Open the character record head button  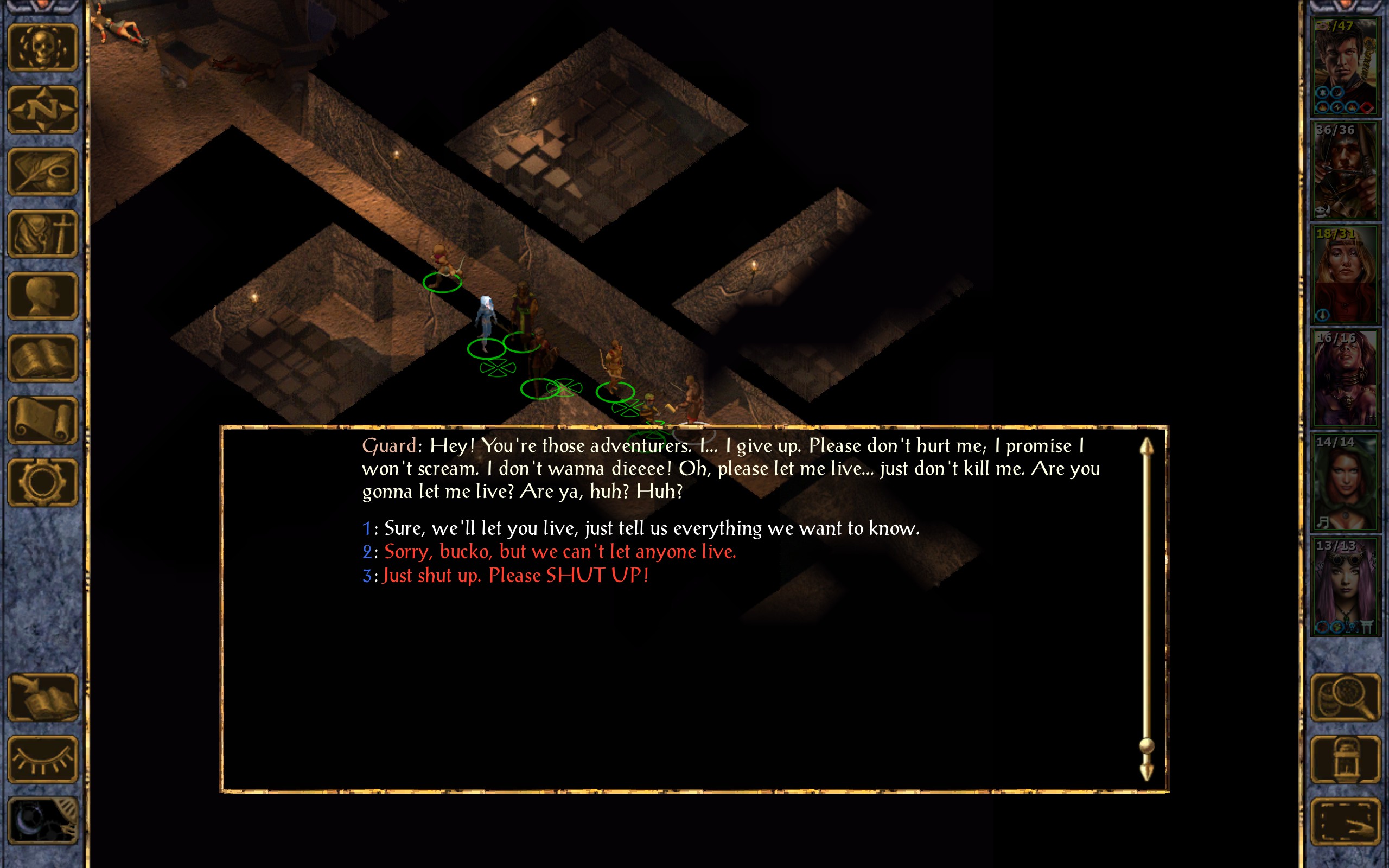(43, 296)
